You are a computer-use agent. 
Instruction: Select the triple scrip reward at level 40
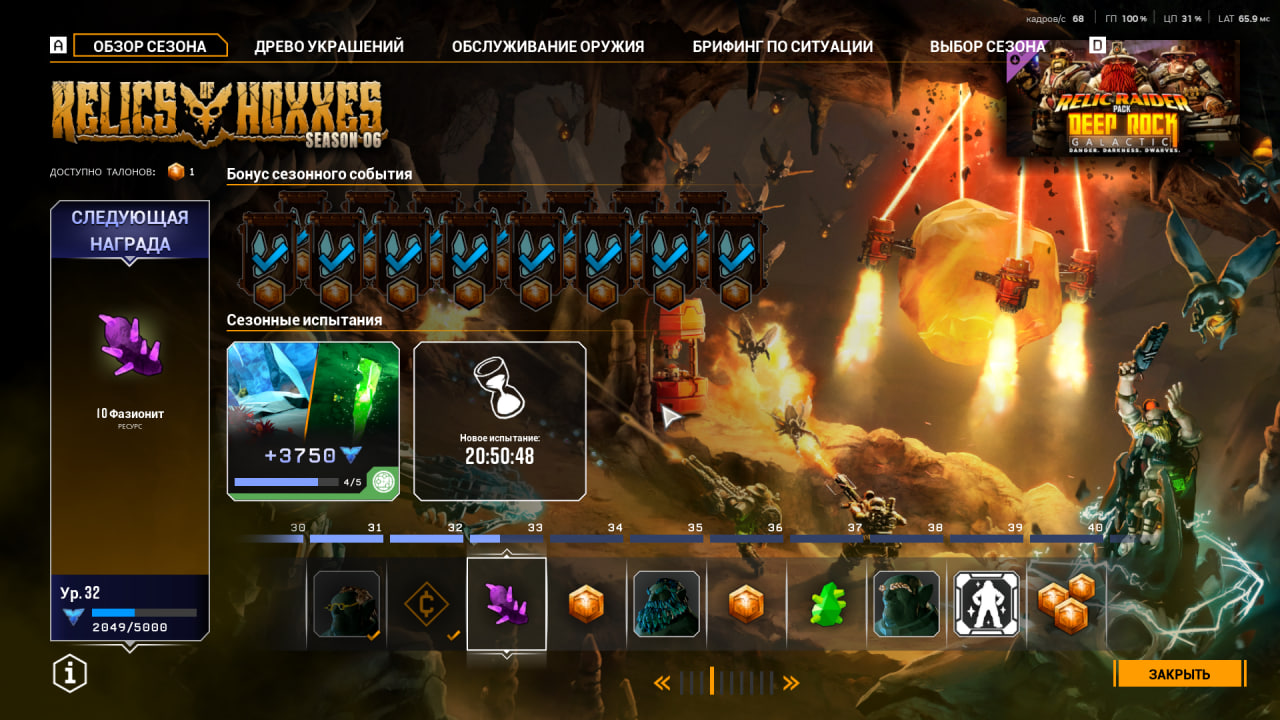point(1066,604)
